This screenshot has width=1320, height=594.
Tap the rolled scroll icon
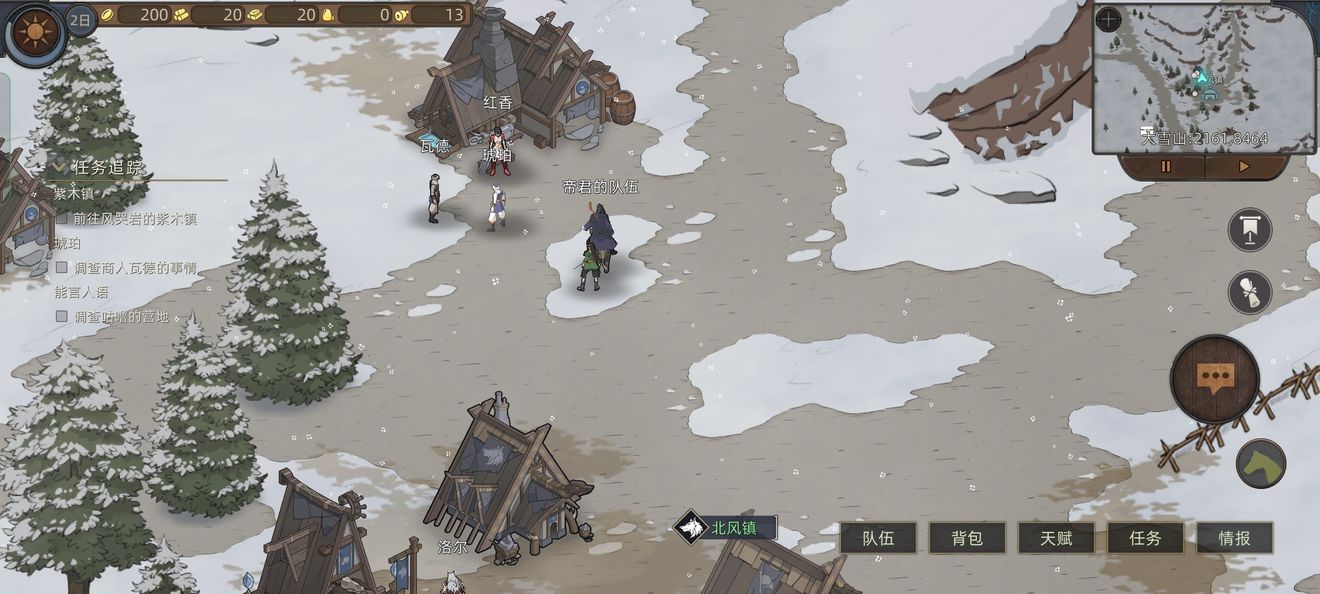pyautogui.click(x=1249, y=292)
